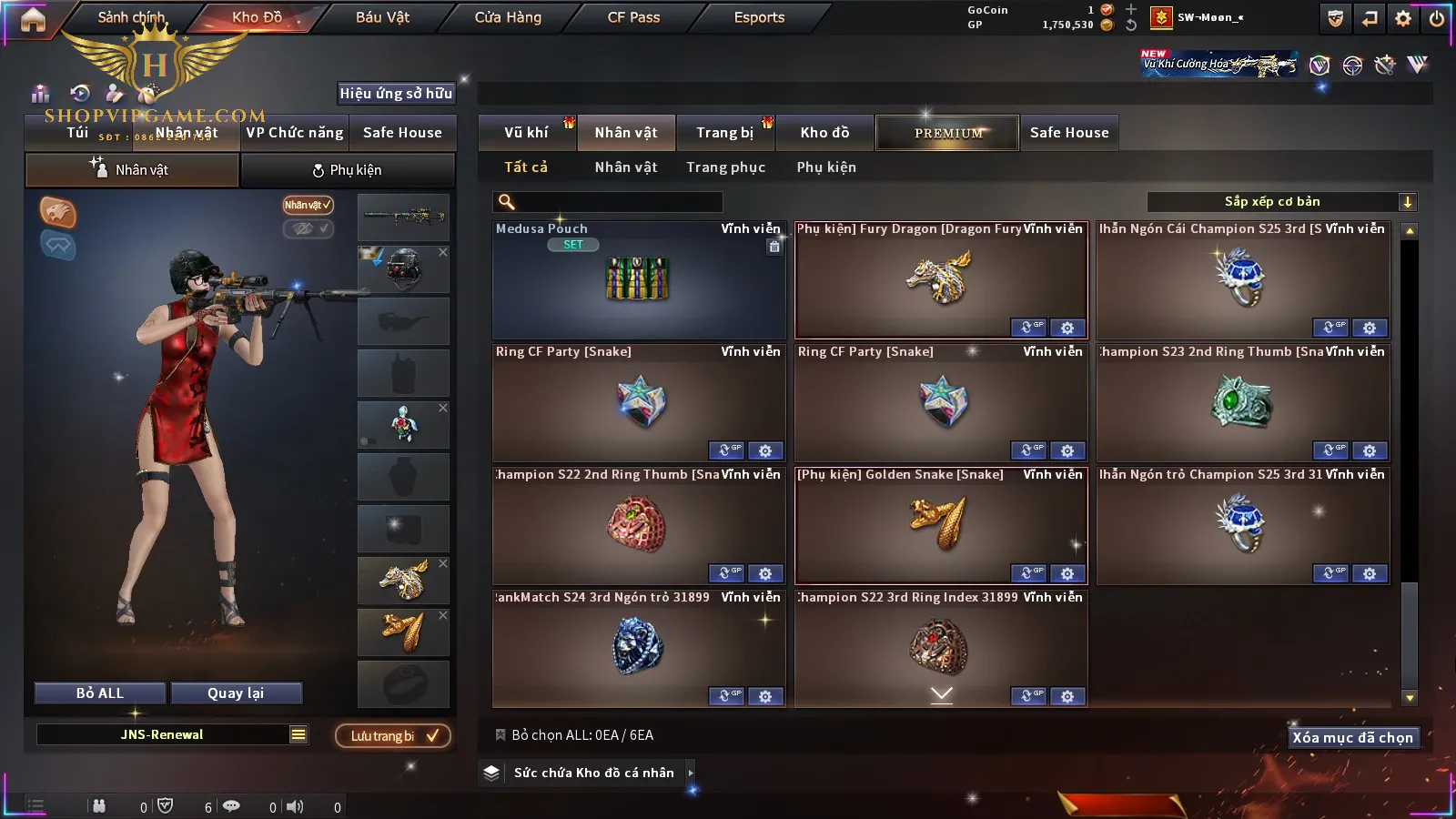The width and height of the screenshot is (1456, 819).
Task: Filter items by Trang phục
Action: pyautogui.click(x=725, y=167)
